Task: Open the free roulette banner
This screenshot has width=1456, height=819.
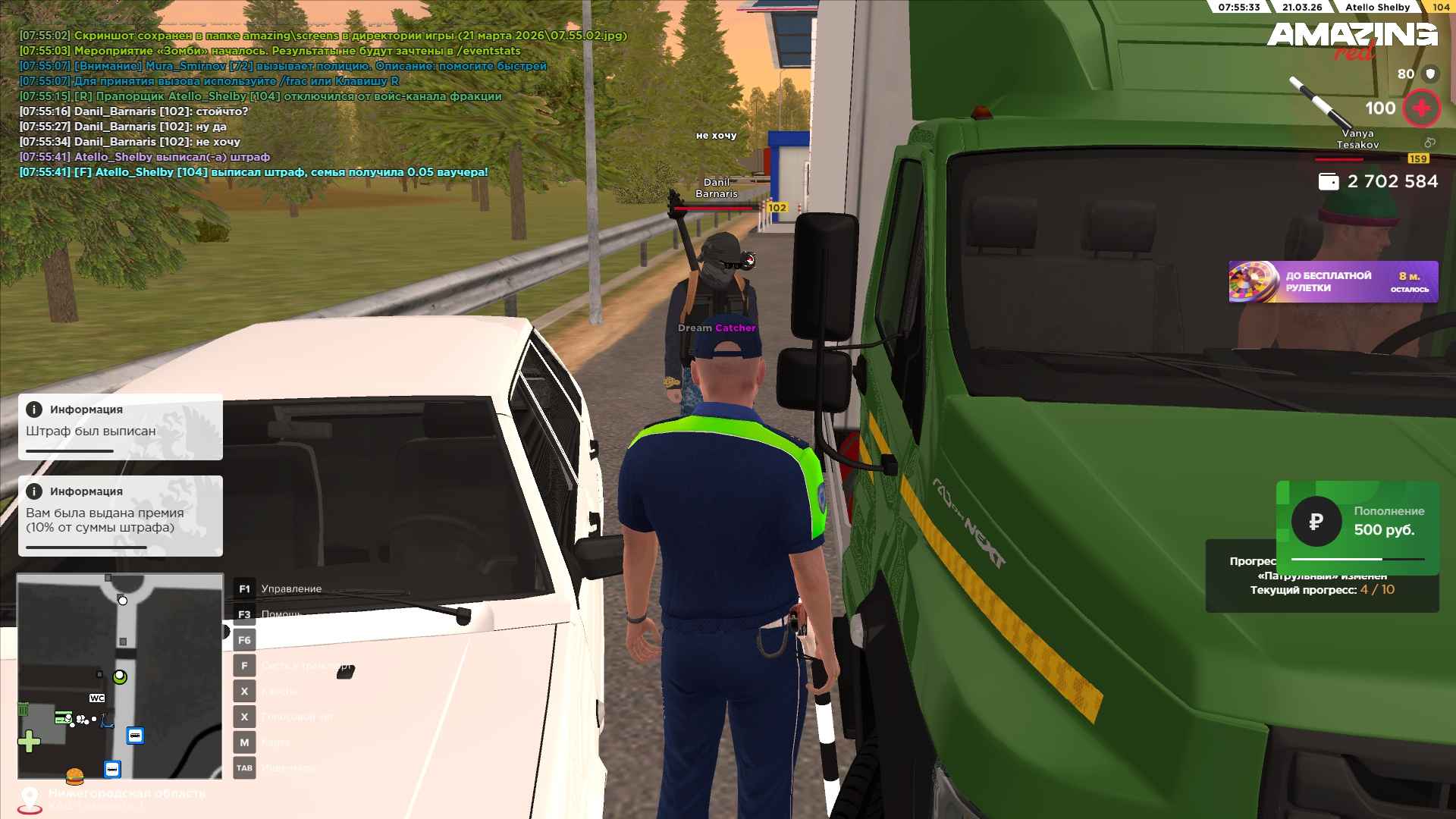Action: tap(1332, 282)
